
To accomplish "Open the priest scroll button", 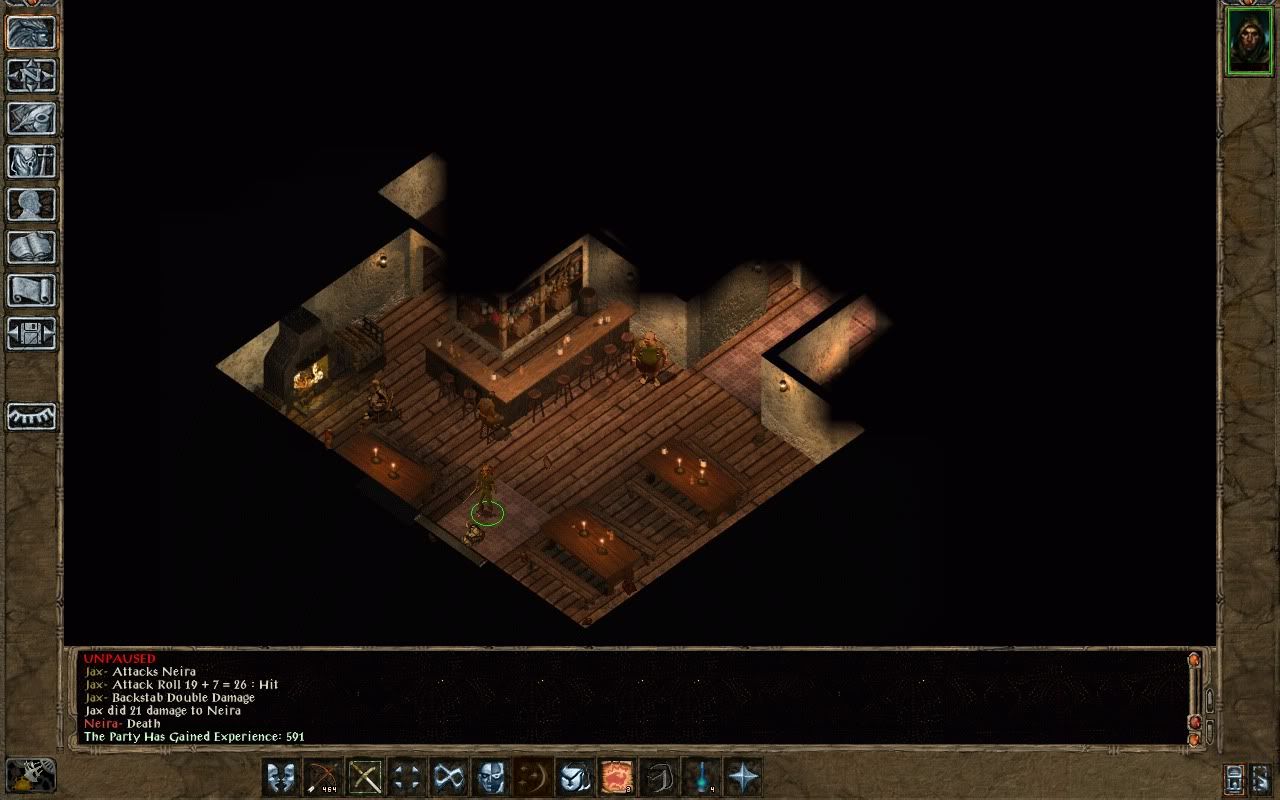I will point(32,290).
